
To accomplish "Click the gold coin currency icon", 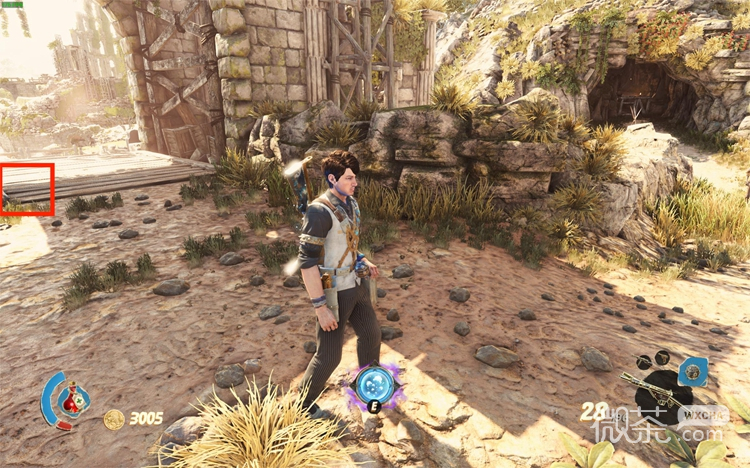I will tap(114, 419).
